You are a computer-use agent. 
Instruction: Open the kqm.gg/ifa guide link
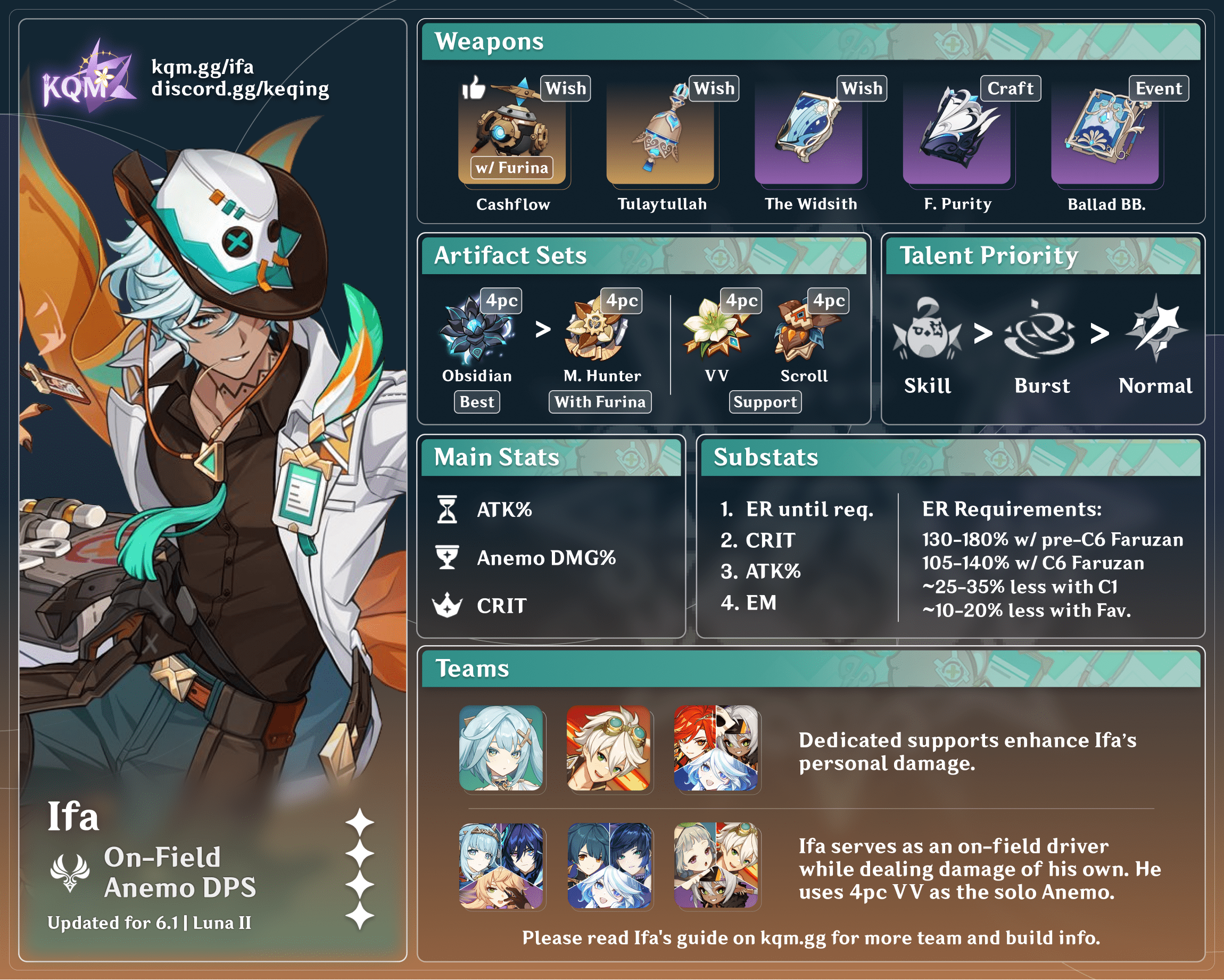(x=202, y=67)
